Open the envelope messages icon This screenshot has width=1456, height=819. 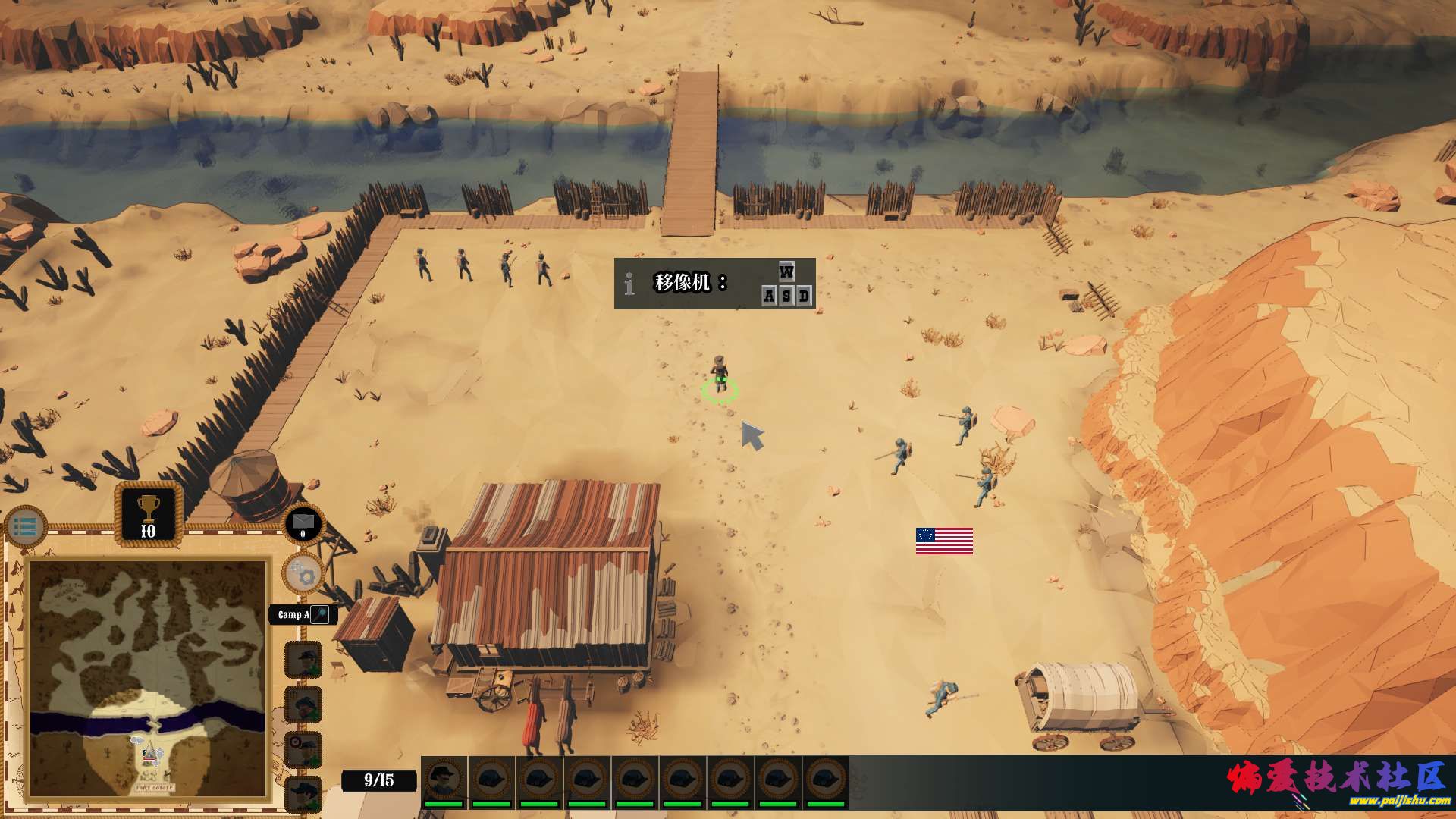coord(303,522)
